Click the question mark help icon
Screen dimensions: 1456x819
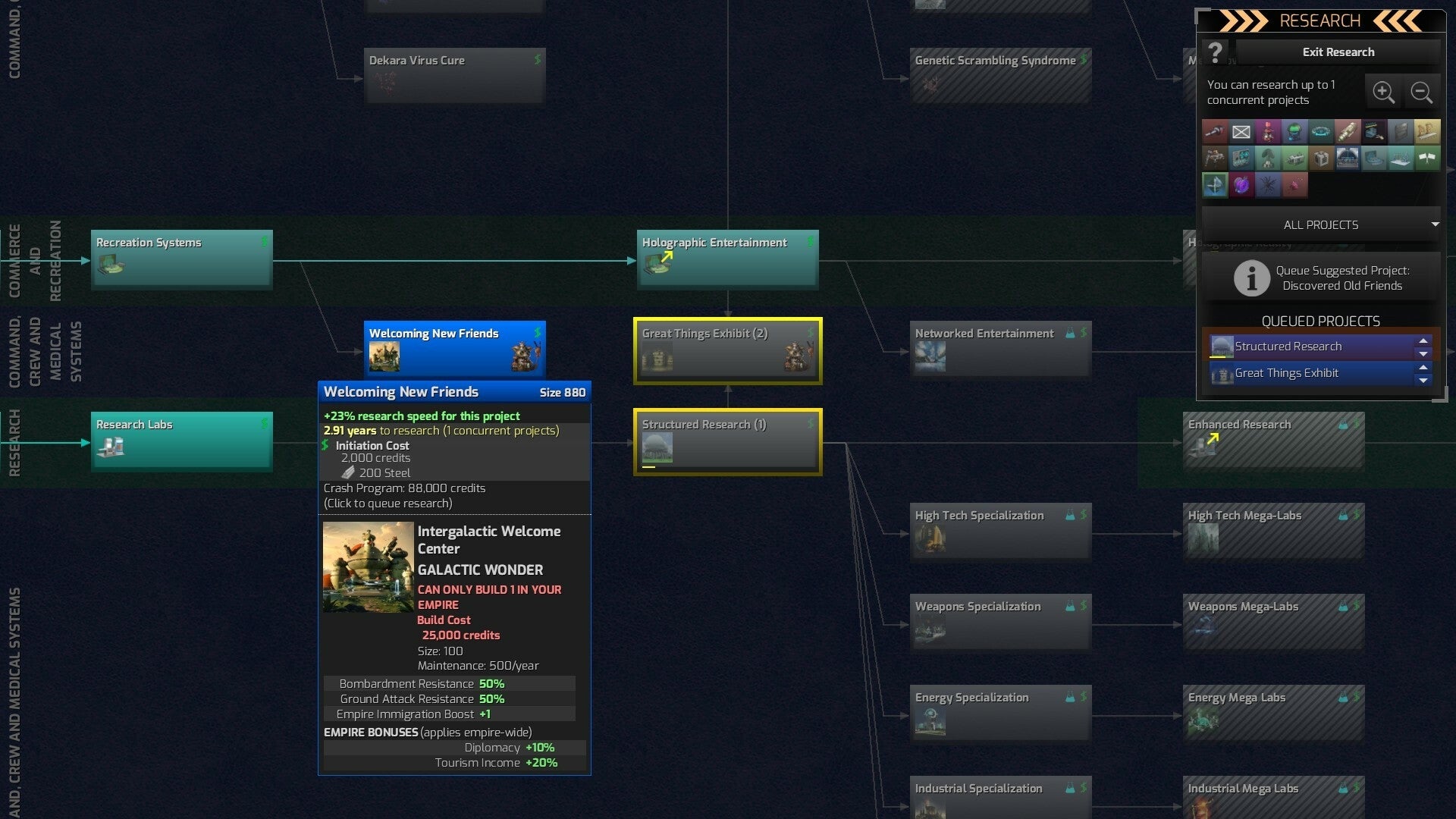[x=1216, y=52]
